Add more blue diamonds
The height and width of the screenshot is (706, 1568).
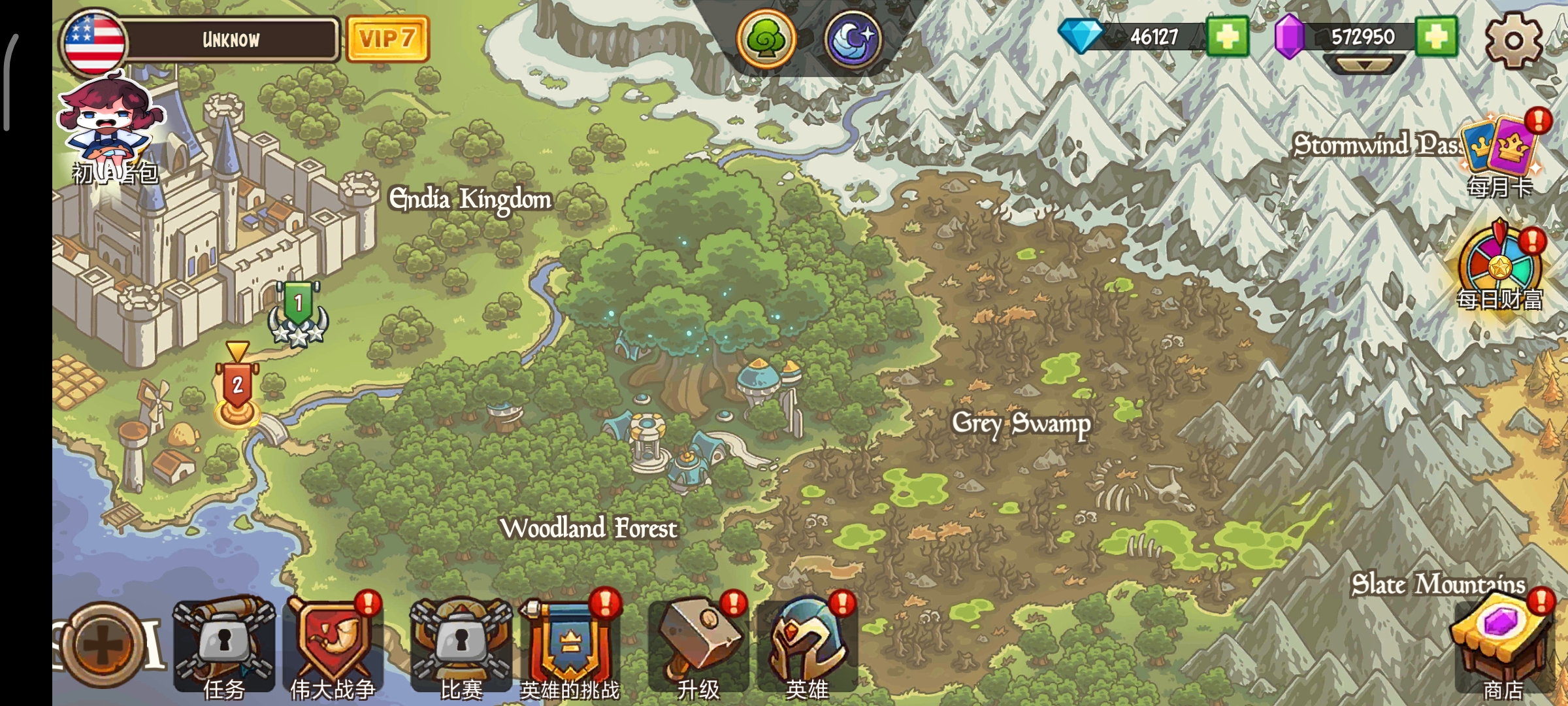coord(1227,37)
